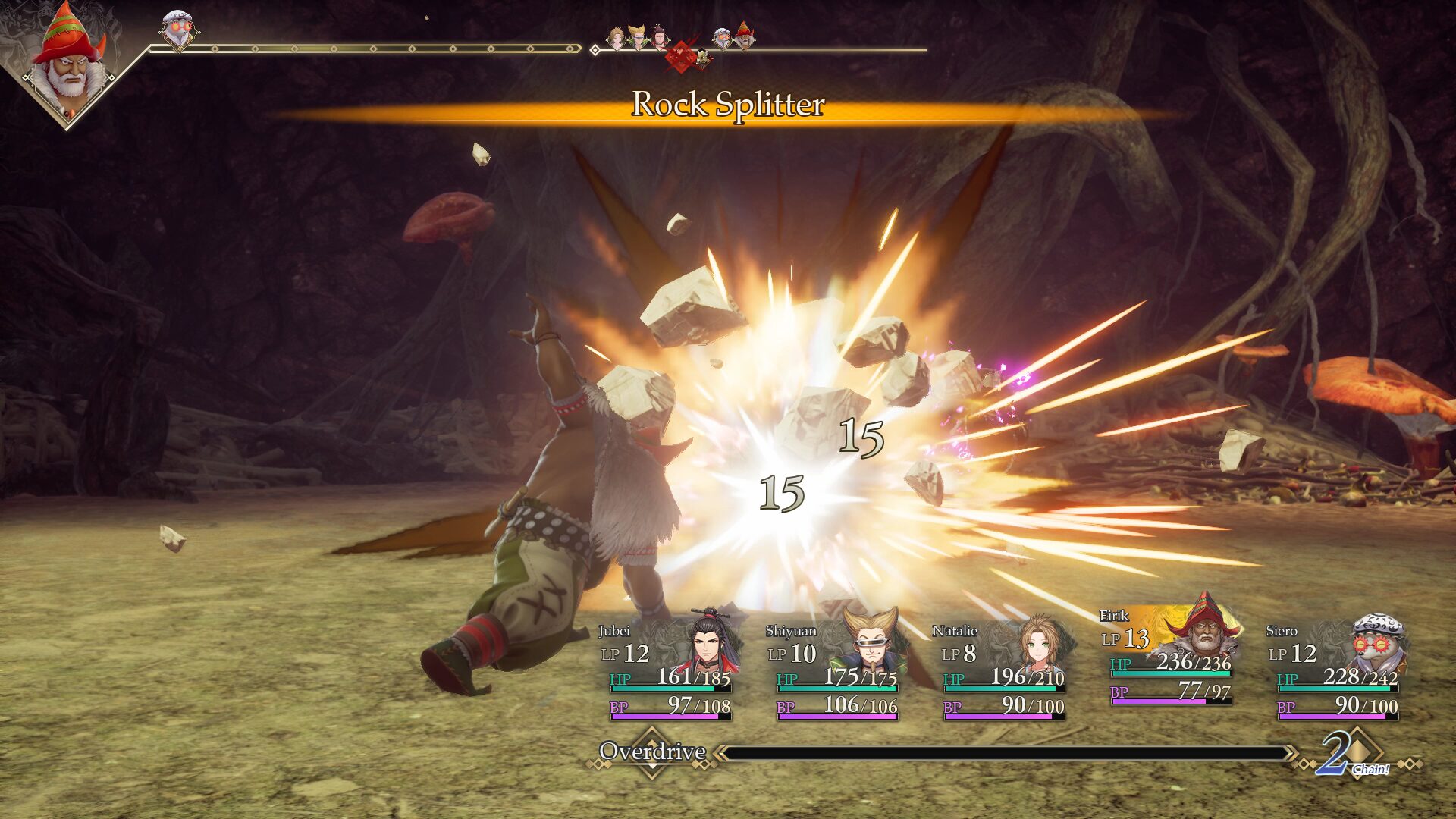The image size is (1456, 819).
Task: Click Eirik's large current-turn portrait
Action: pos(67,62)
